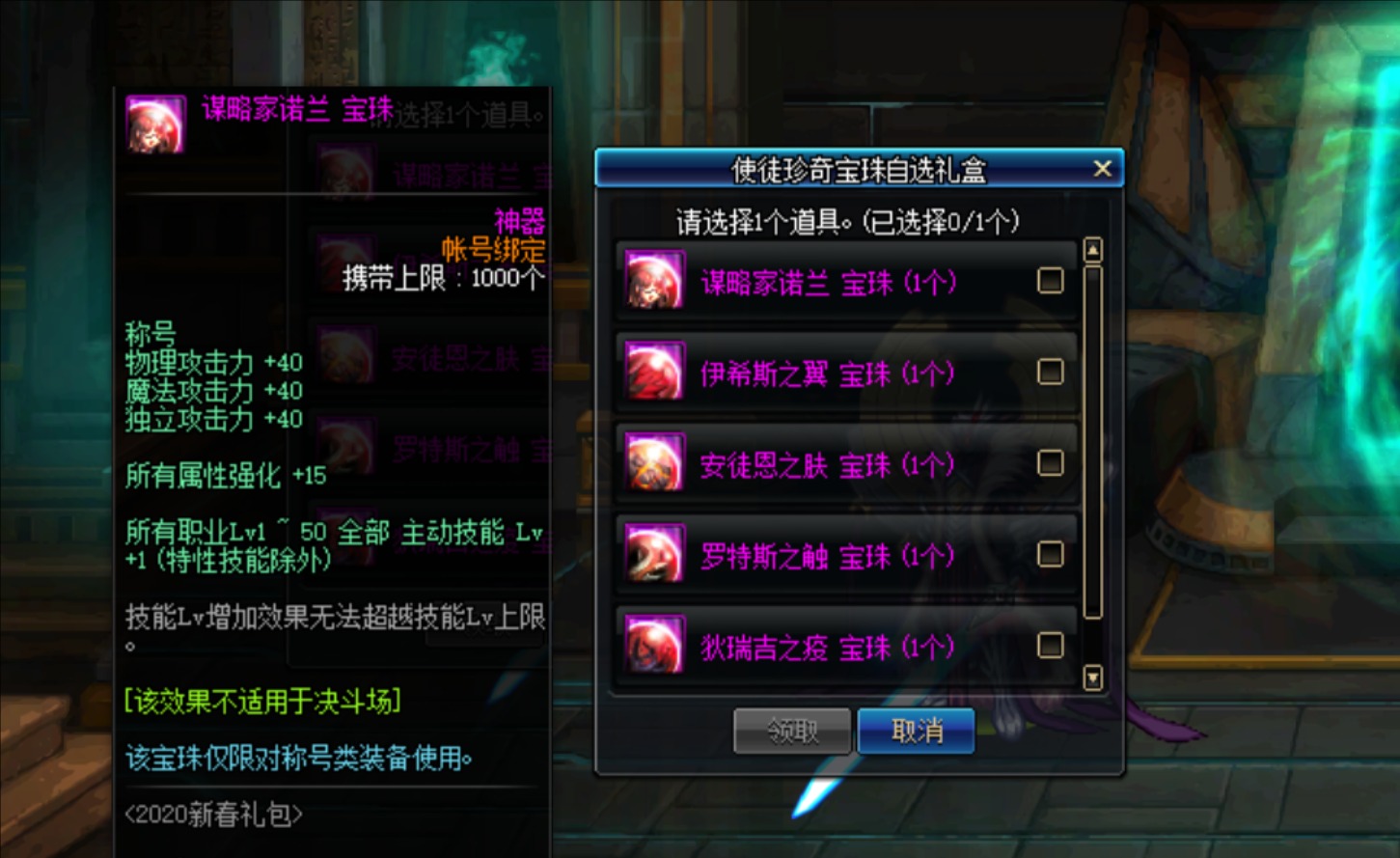Check the 安徒恩之肤 宝珠 checkbox
1400x858 pixels.
click(1050, 462)
